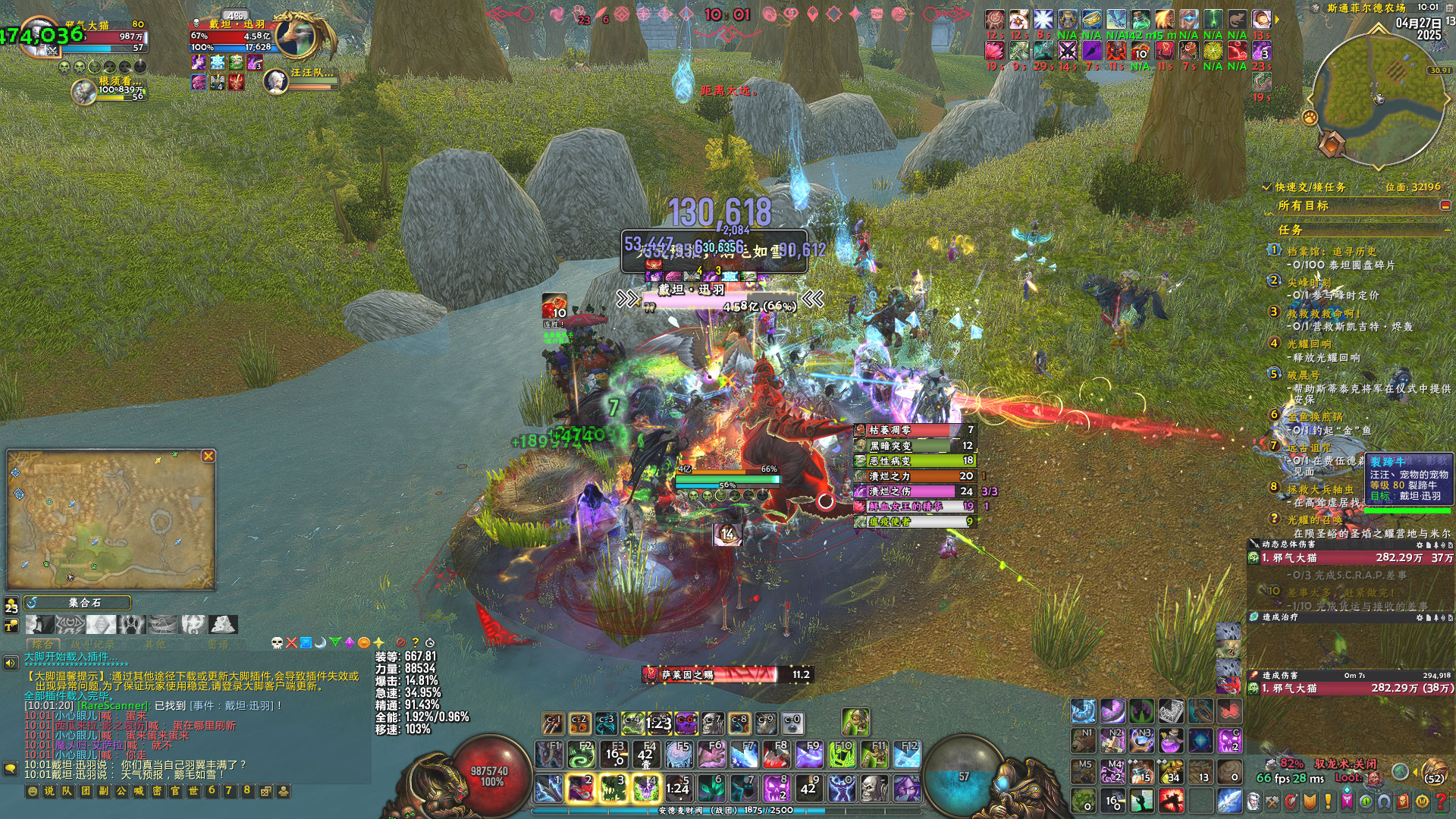The image size is (1456, 819).
Task: Close the zone map panel
Action: coord(209,456)
